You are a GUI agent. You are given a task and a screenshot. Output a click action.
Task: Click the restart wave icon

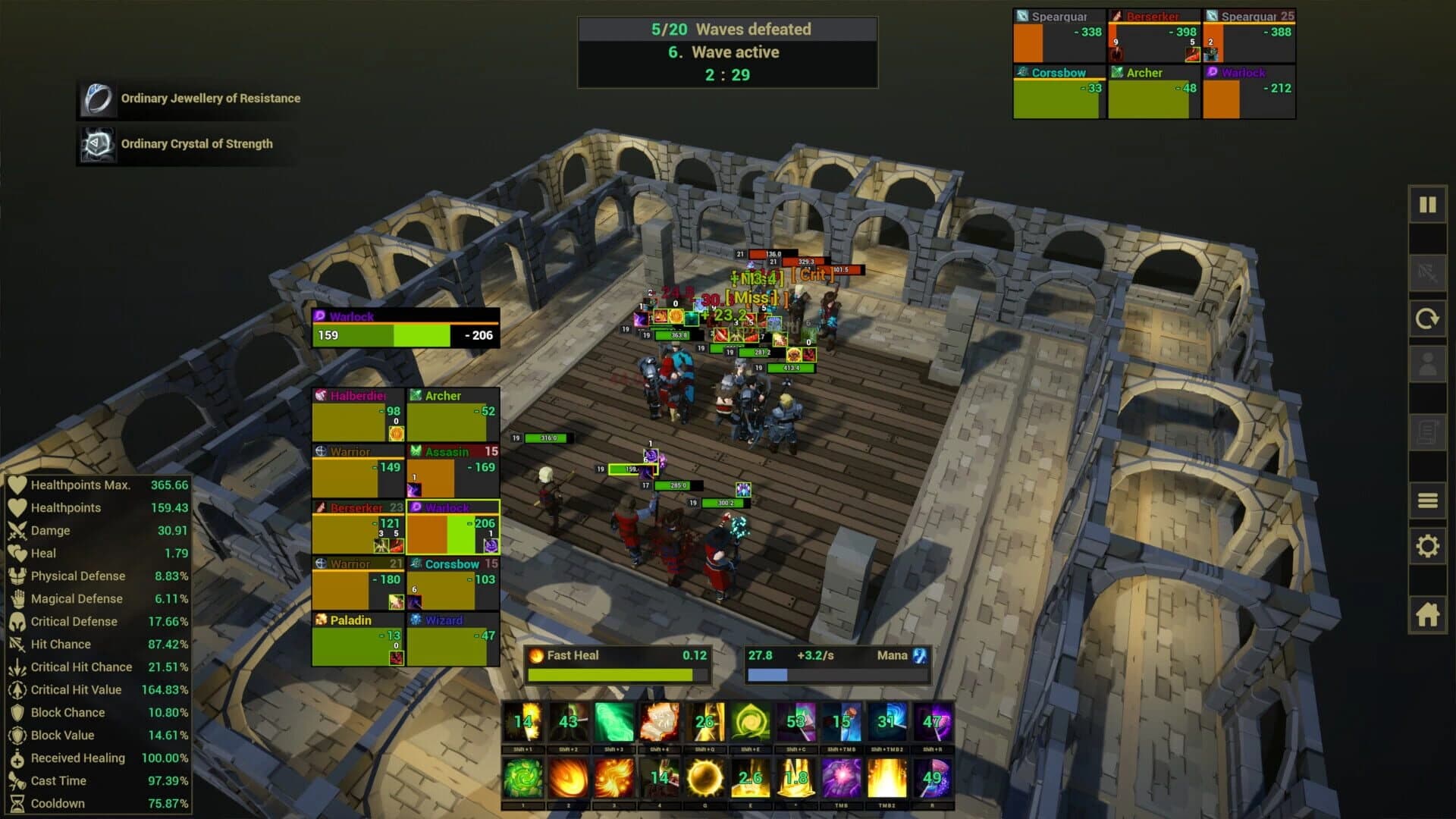(x=1428, y=318)
